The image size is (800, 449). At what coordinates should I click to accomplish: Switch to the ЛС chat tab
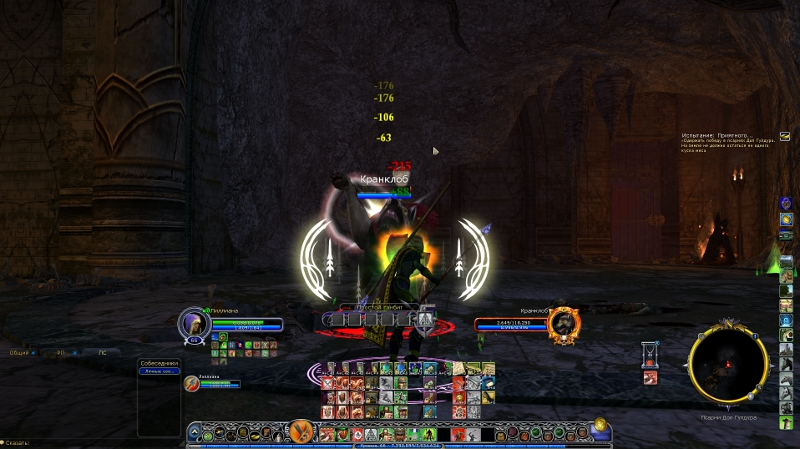coord(101,352)
